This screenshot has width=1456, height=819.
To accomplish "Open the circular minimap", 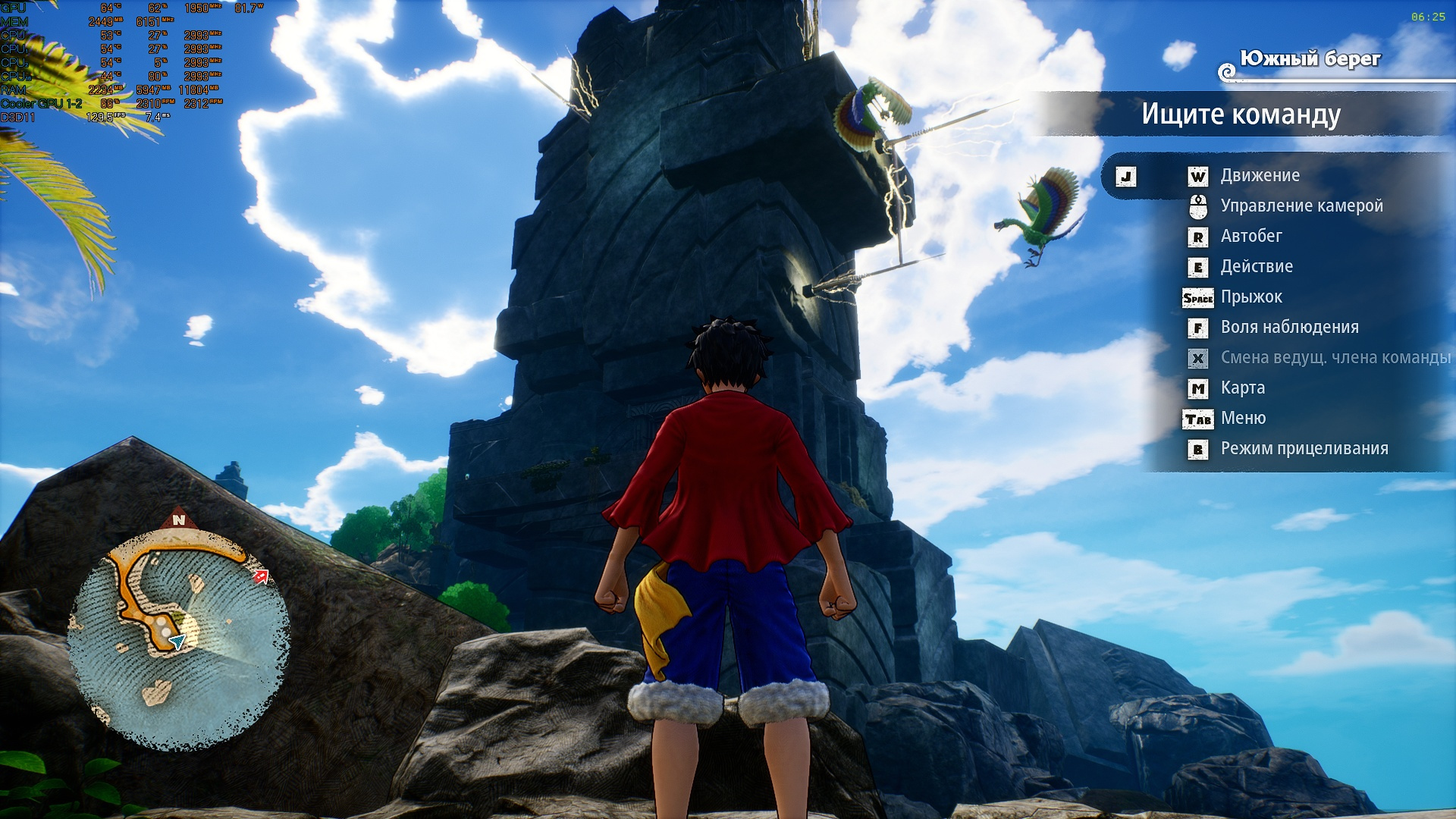I will point(178,641).
